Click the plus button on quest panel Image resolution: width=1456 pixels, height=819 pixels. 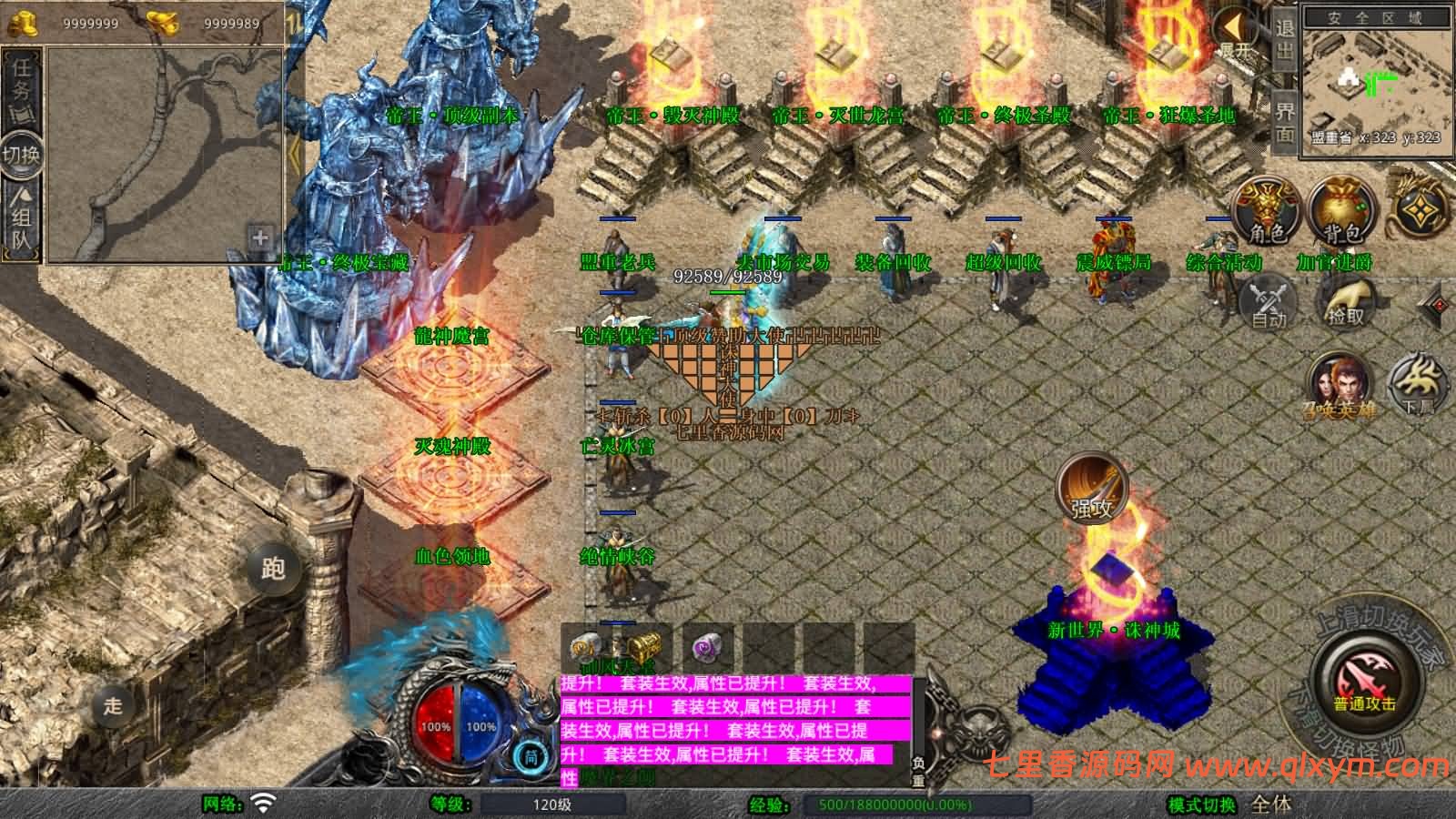(260, 238)
